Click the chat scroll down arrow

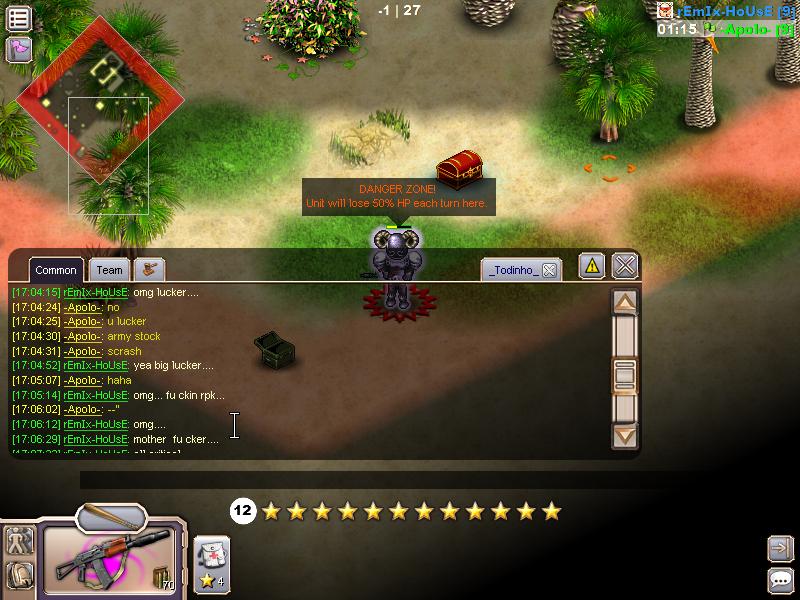click(x=624, y=436)
